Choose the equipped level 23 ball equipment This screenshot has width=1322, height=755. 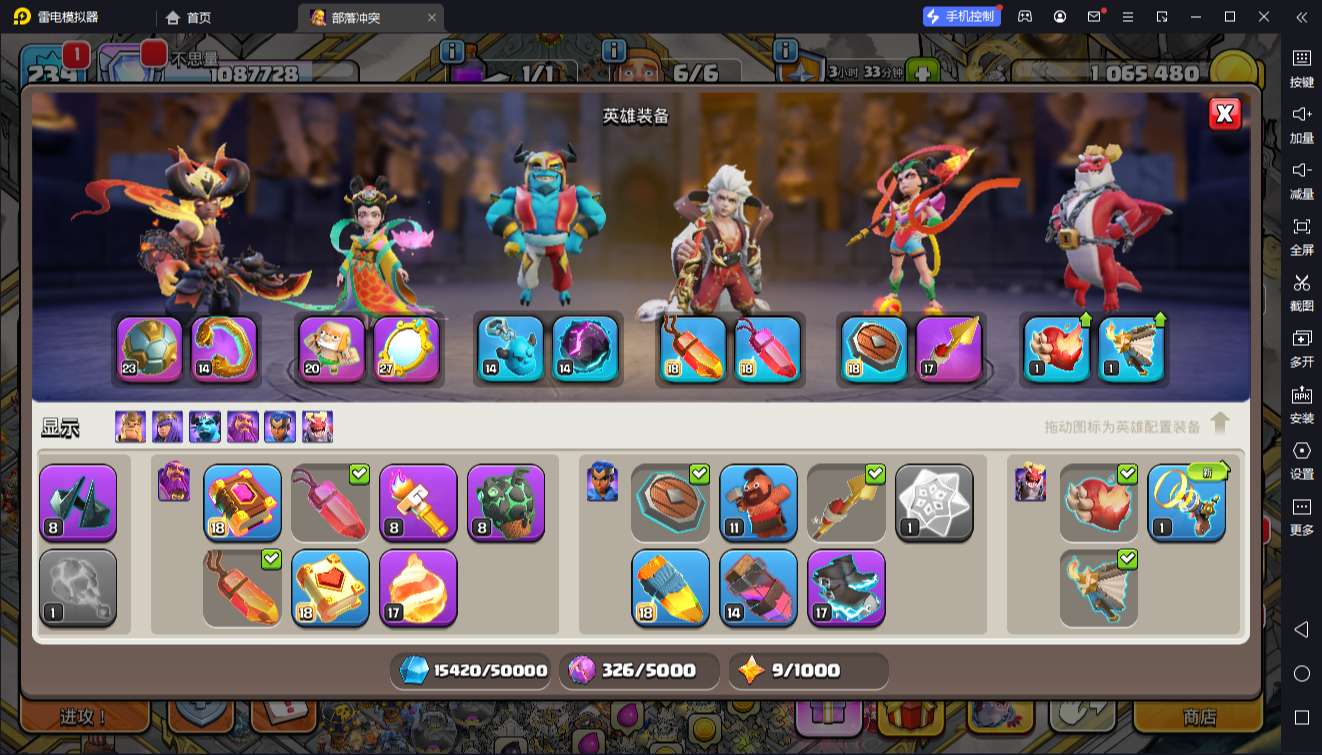[150, 349]
